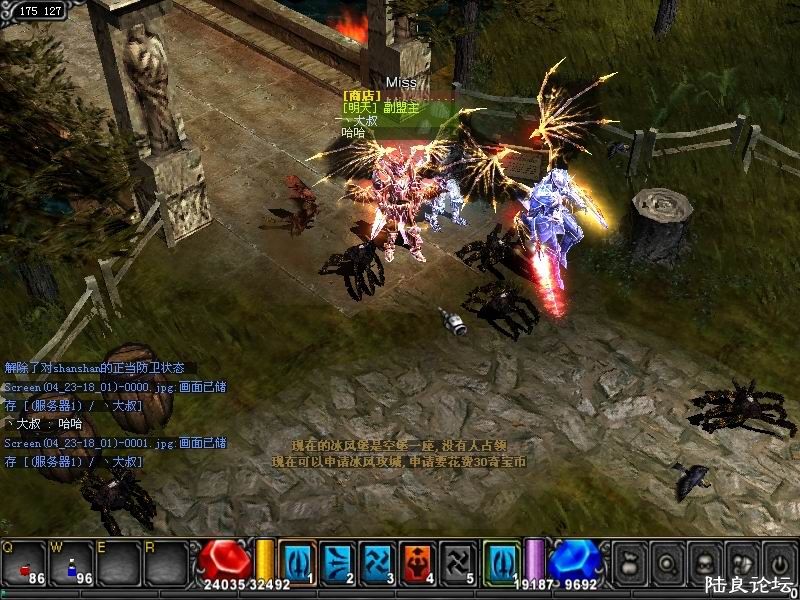Activate the triple arrow skill in slot 2
Viewport: 800px width, 600px height.
(x=338, y=561)
